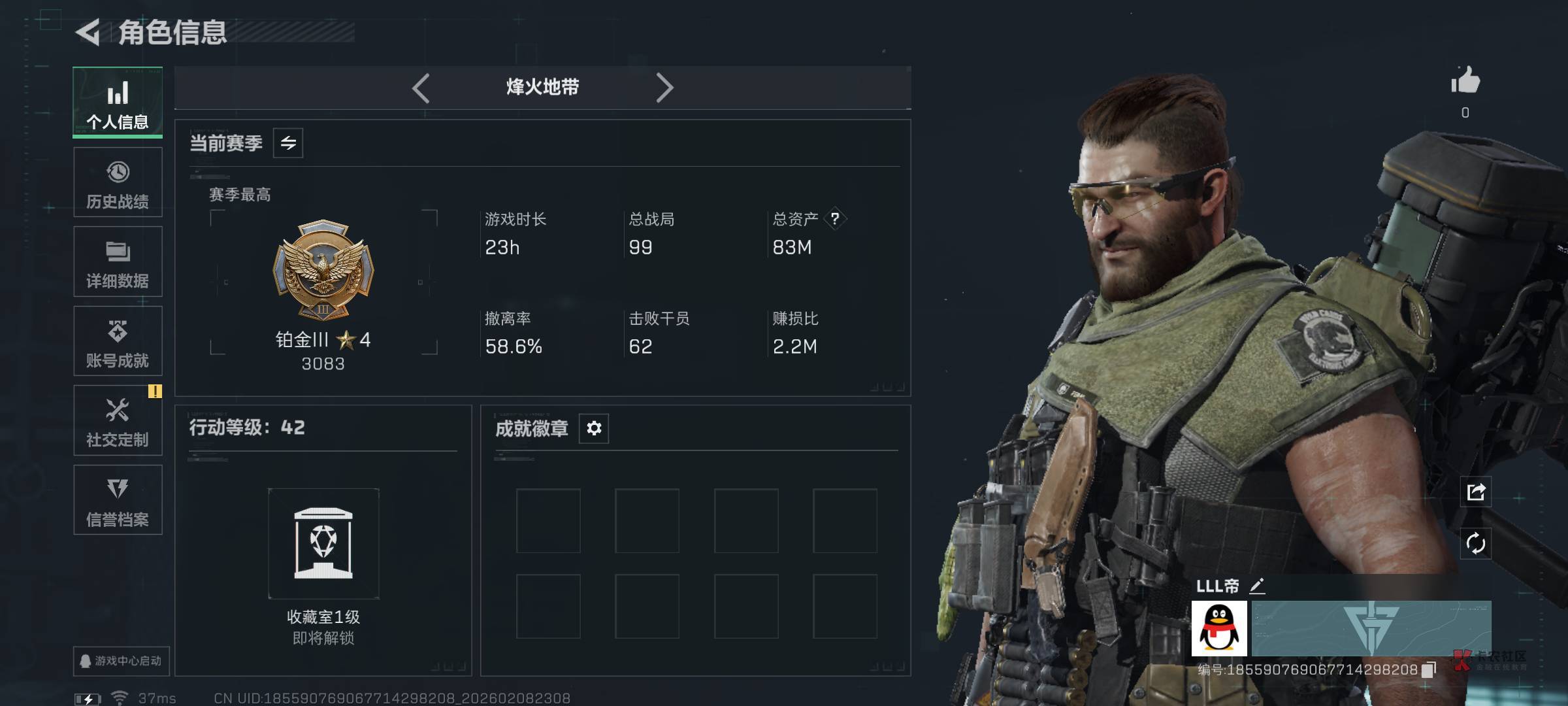This screenshot has height=706, width=1568.
Task: Toggle the 当前赛季 season swap button
Action: click(288, 143)
